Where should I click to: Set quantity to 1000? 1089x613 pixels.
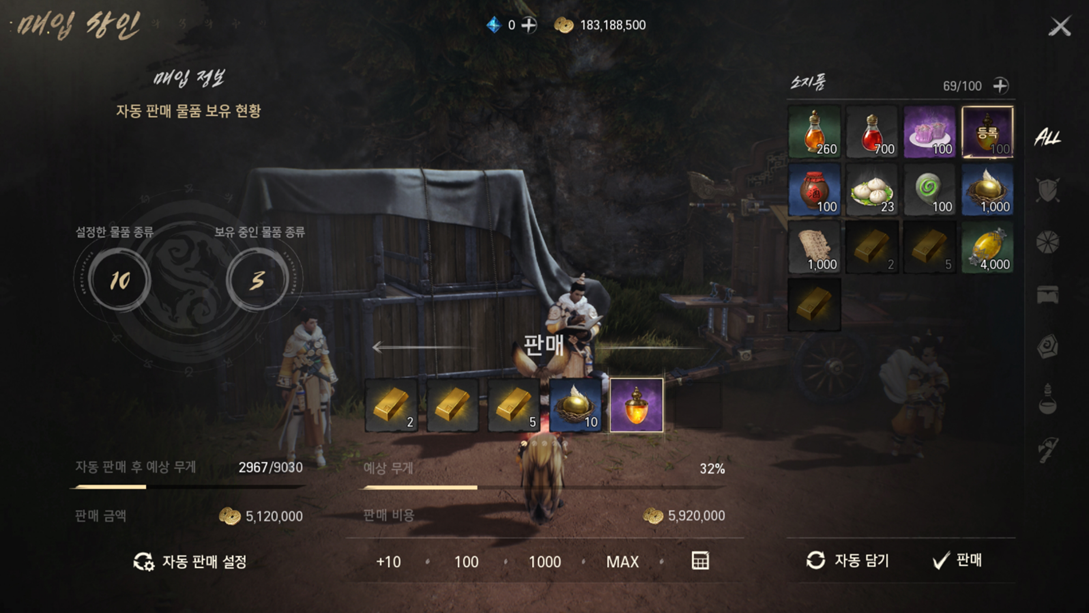(x=544, y=562)
